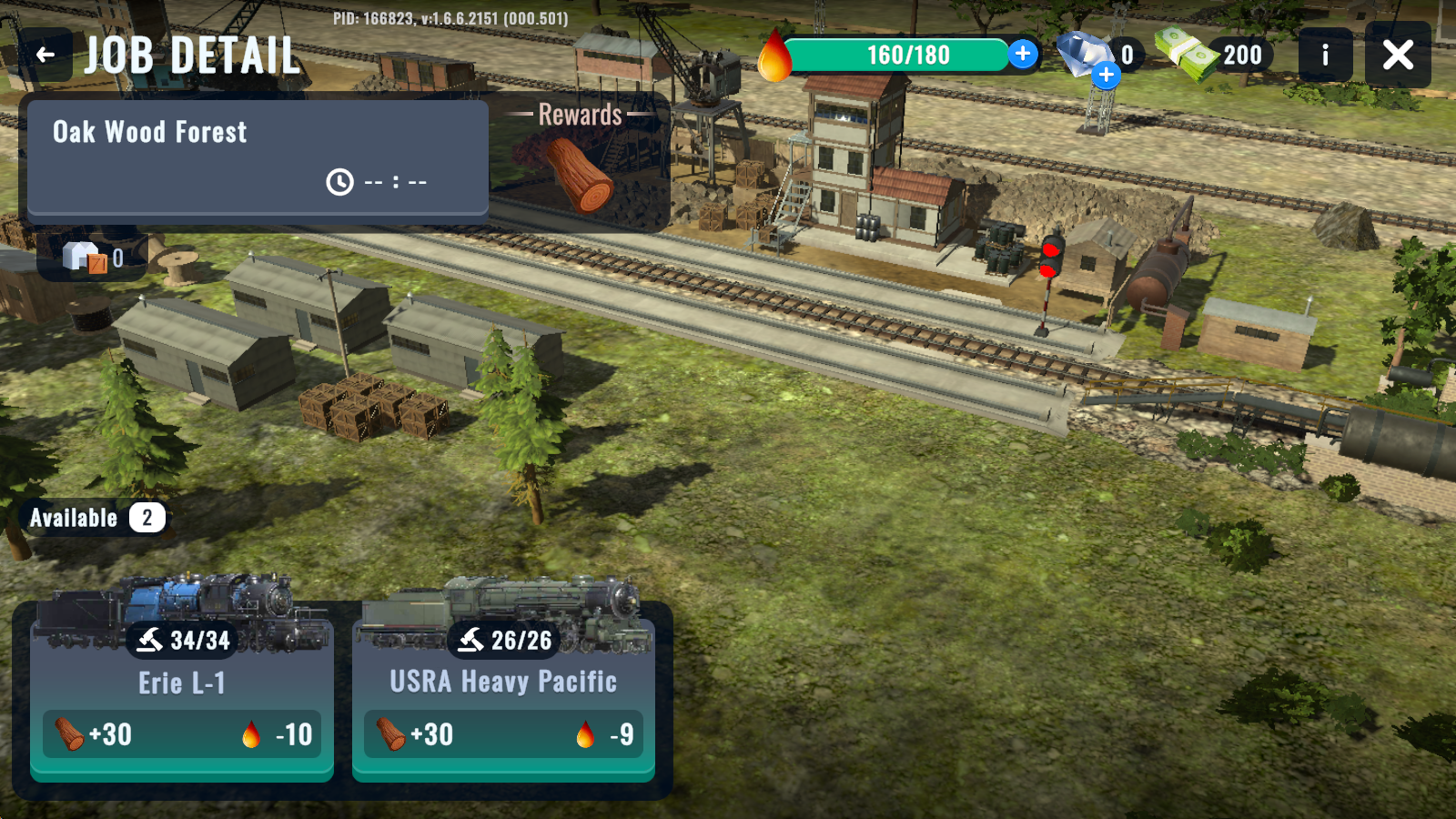Viewport: 1456px width, 819px height.
Task: Add more fuel with the plus button
Action: tap(1023, 54)
